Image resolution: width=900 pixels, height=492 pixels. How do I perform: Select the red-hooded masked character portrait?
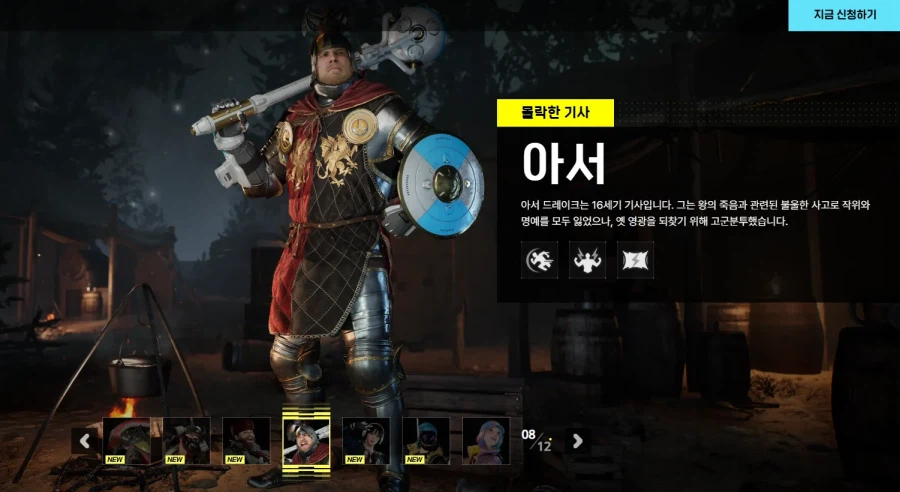click(x=126, y=440)
